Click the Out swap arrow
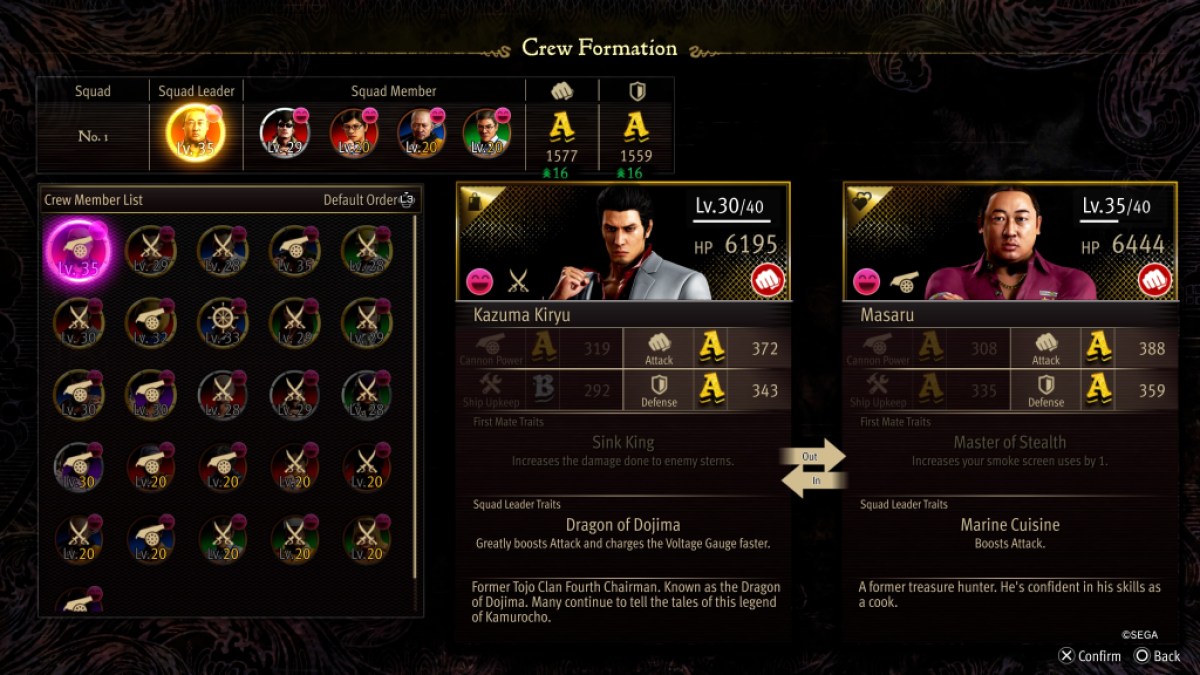The height and width of the screenshot is (675, 1200). coord(813,456)
